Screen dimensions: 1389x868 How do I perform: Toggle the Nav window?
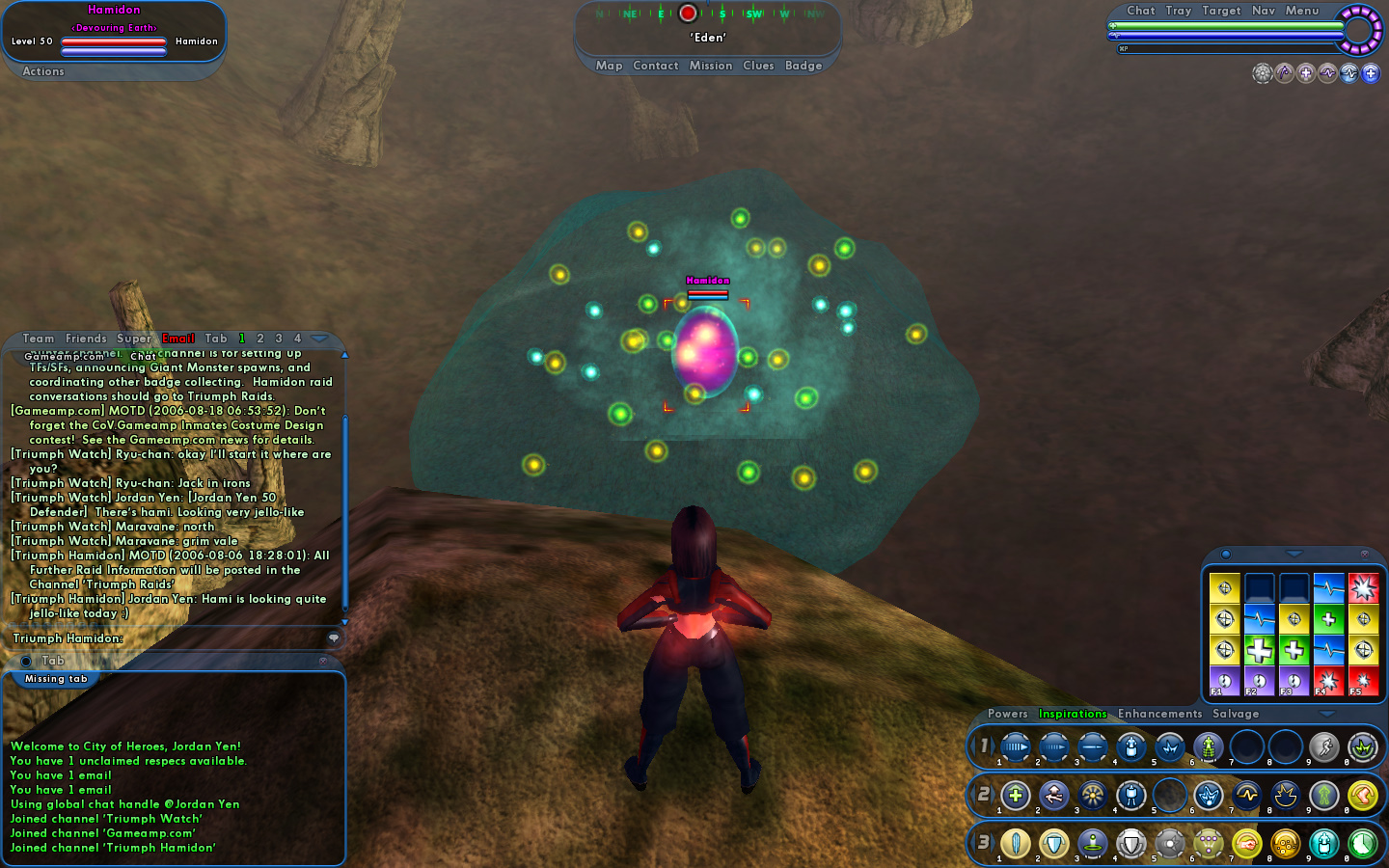tap(1264, 11)
